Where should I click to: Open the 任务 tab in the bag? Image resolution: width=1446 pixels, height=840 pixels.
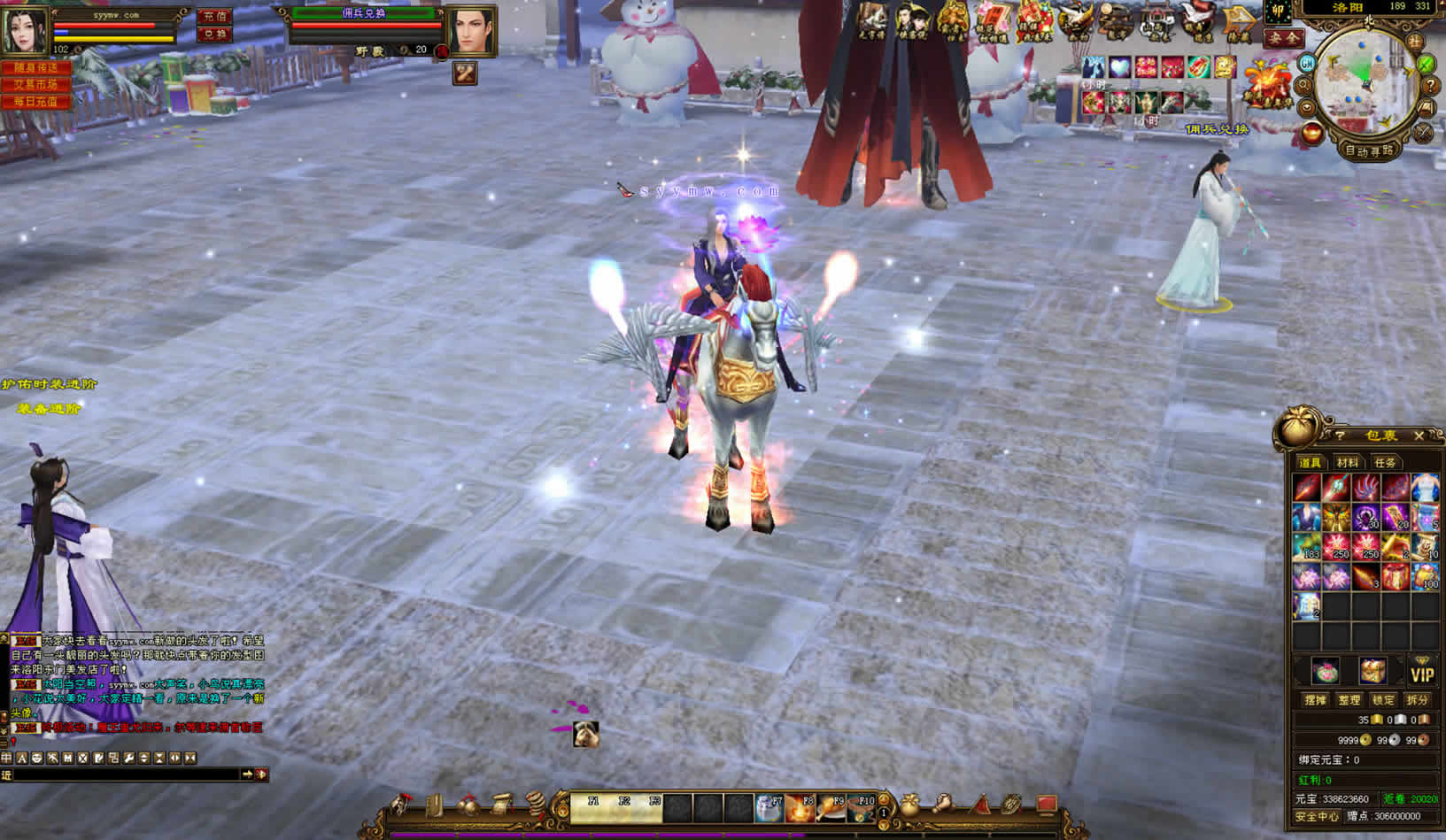click(x=1385, y=463)
